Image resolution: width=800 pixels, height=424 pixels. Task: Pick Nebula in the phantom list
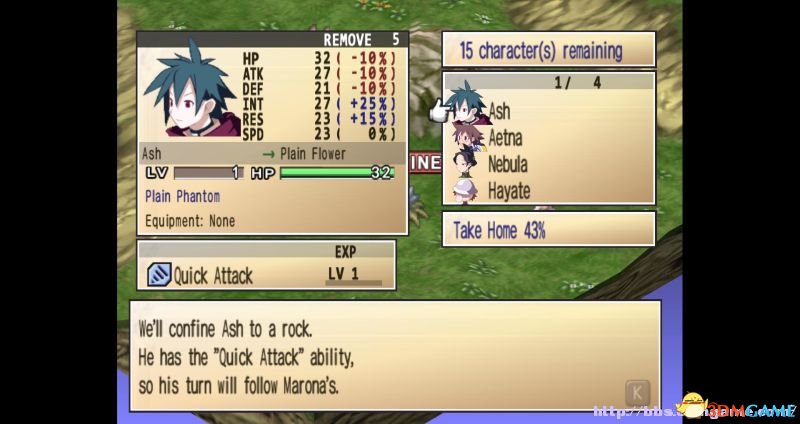click(508, 164)
